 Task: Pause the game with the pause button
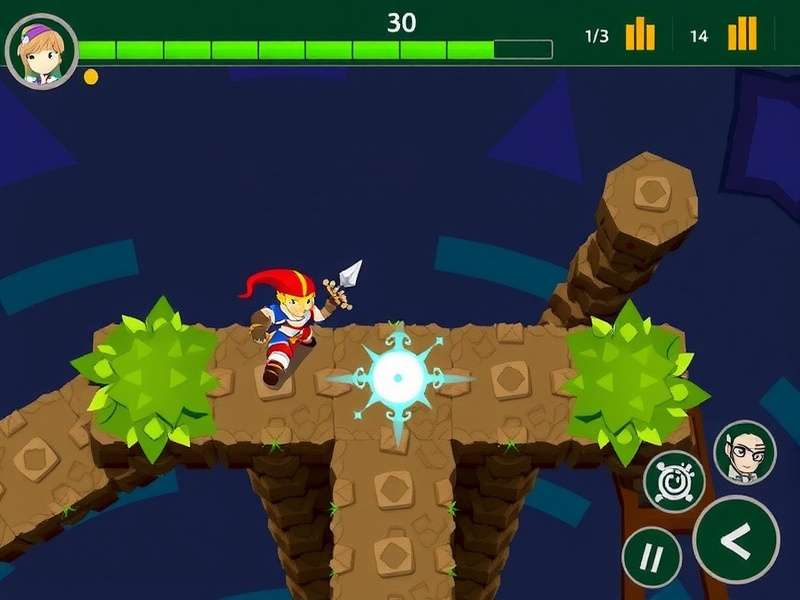pos(651,557)
